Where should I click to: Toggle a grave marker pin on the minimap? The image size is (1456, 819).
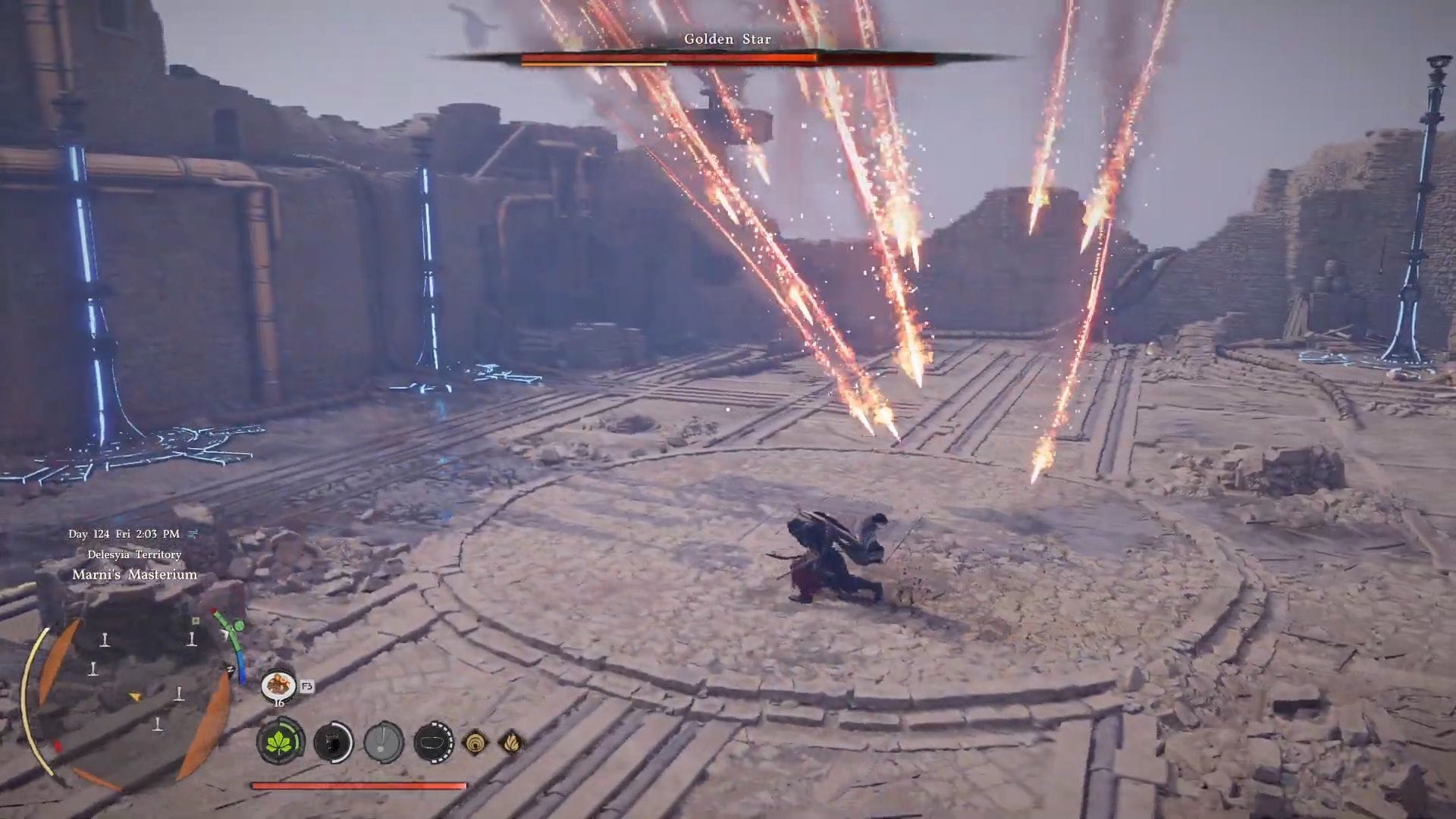(104, 641)
